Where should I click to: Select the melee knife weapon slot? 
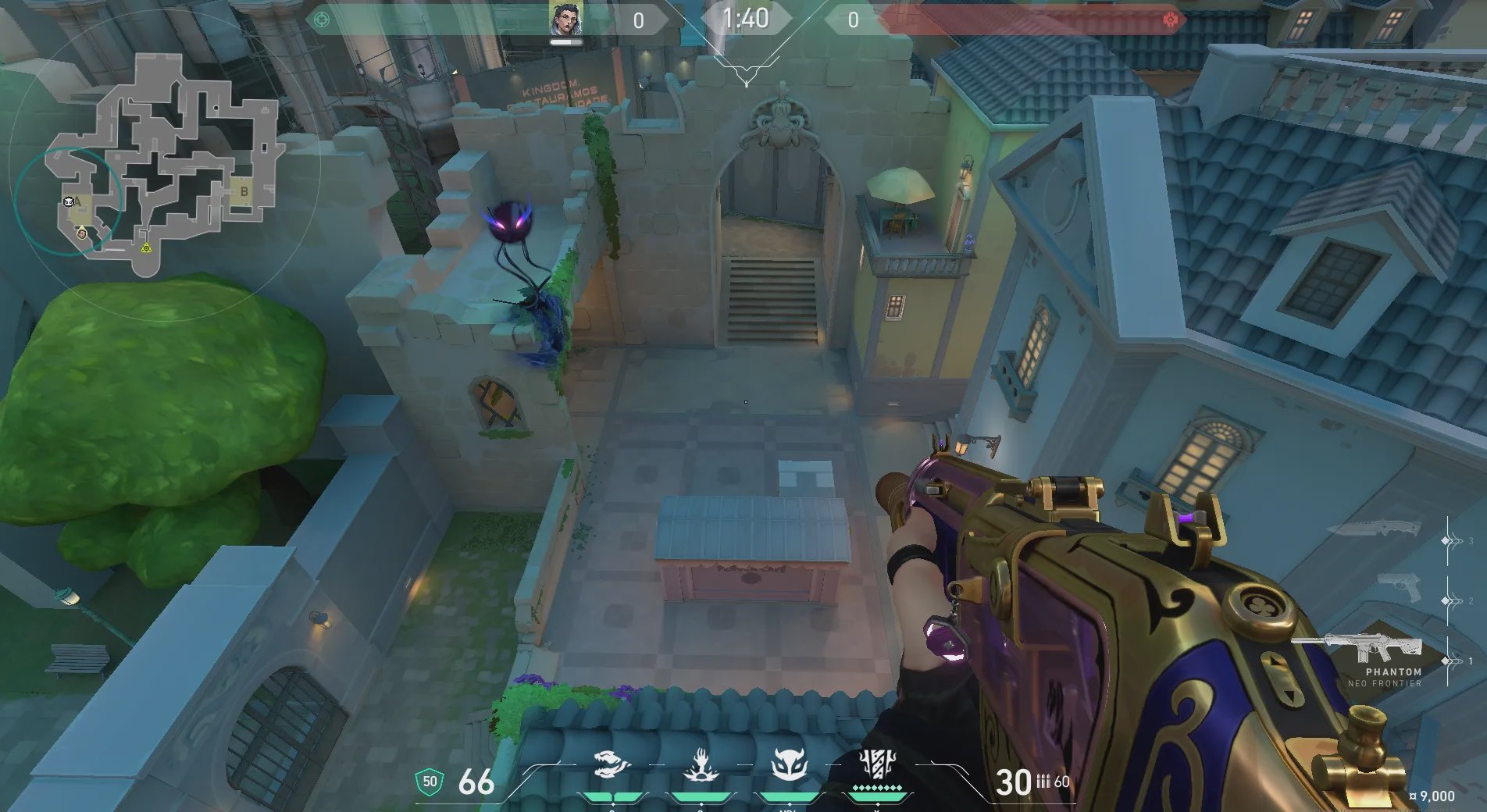pyautogui.click(x=1376, y=529)
